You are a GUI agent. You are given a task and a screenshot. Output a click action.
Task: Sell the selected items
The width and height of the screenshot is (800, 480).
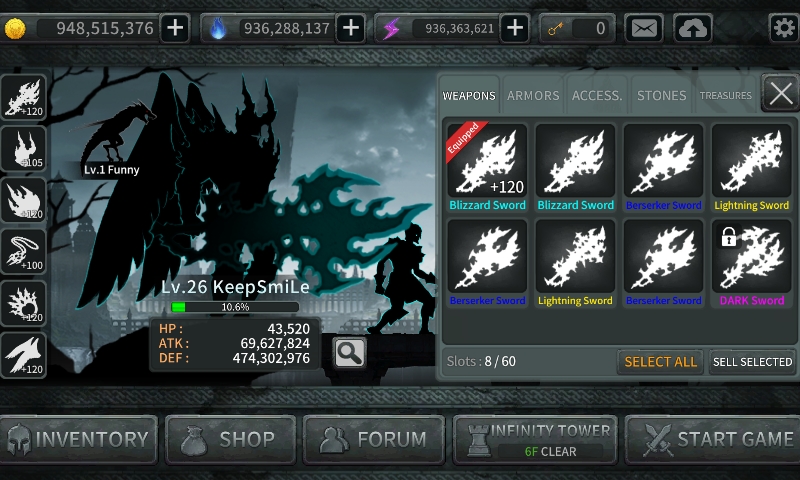pyautogui.click(x=752, y=362)
